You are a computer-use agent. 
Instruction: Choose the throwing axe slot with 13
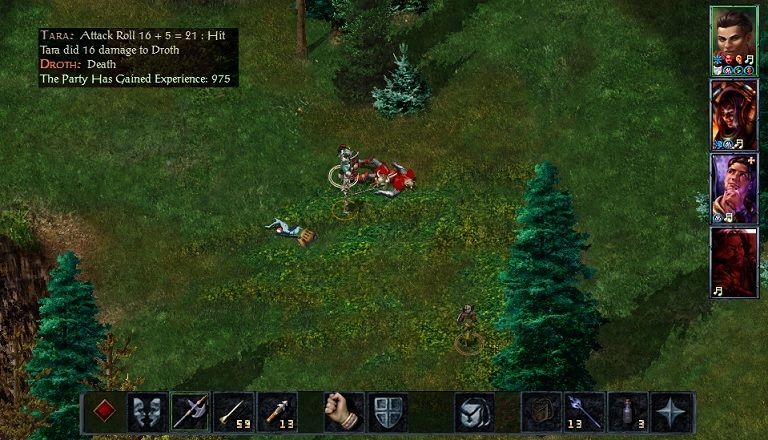[x=277, y=412]
